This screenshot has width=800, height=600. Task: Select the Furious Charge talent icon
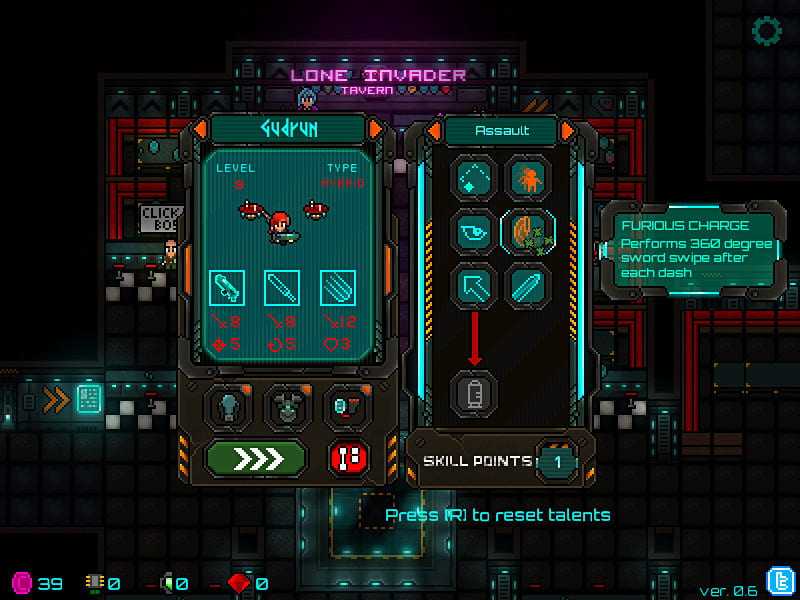coord(528,231)
